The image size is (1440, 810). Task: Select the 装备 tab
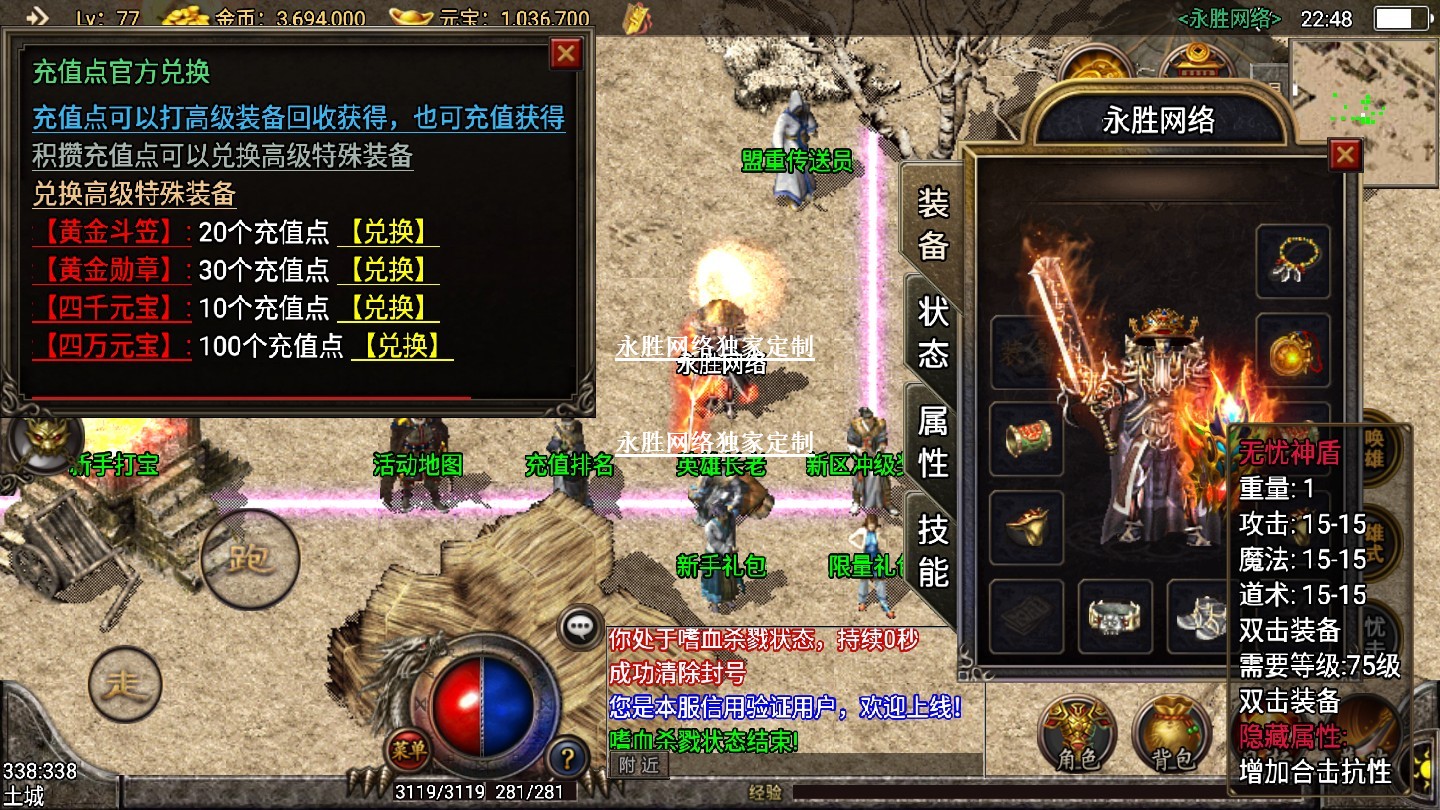(933, 224)
